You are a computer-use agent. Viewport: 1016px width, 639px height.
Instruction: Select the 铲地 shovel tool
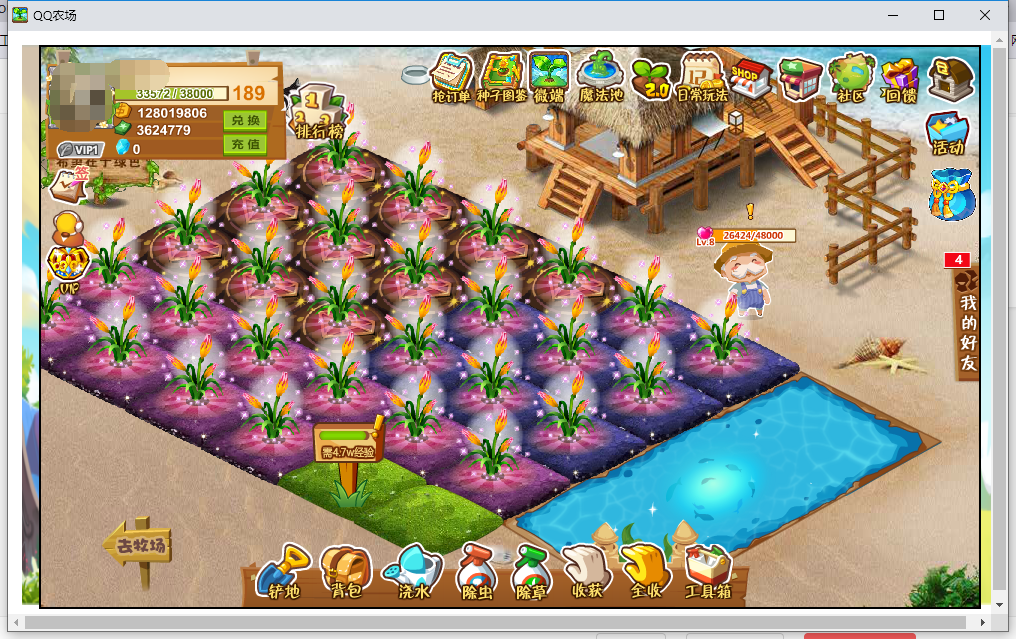click(x=279, y=573)
